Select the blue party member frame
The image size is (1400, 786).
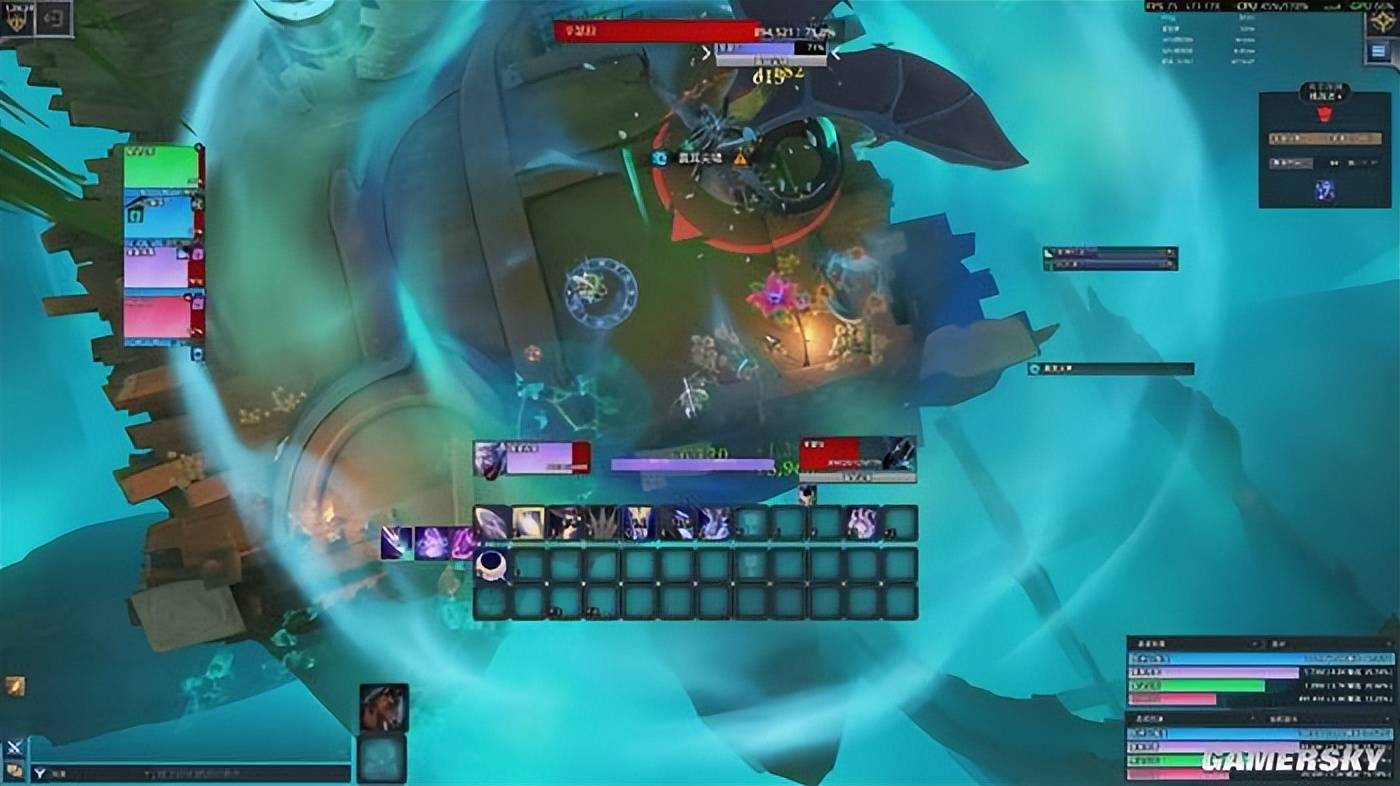point(158,216)
